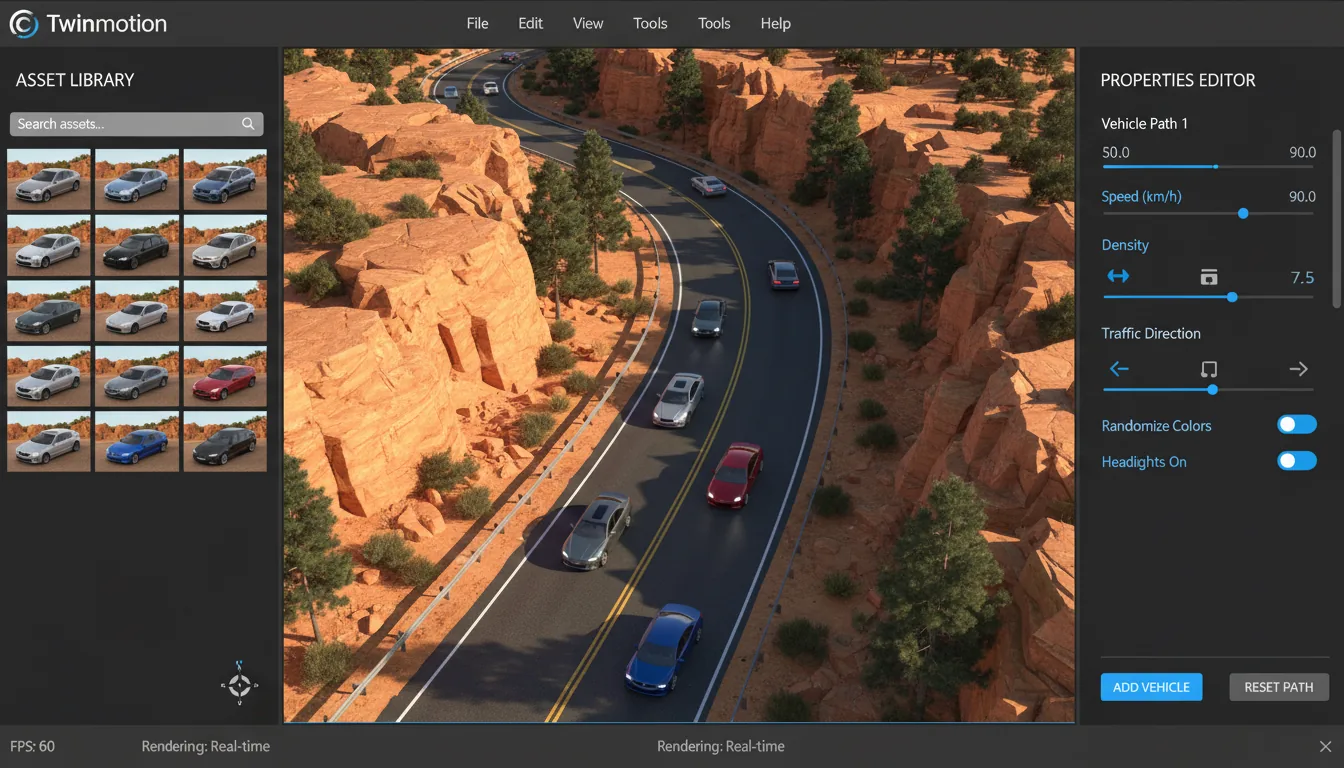Screen dimensions: 1344x768
Task: Open the File menu
Action: pyautogui.click(x=477, y=23)
